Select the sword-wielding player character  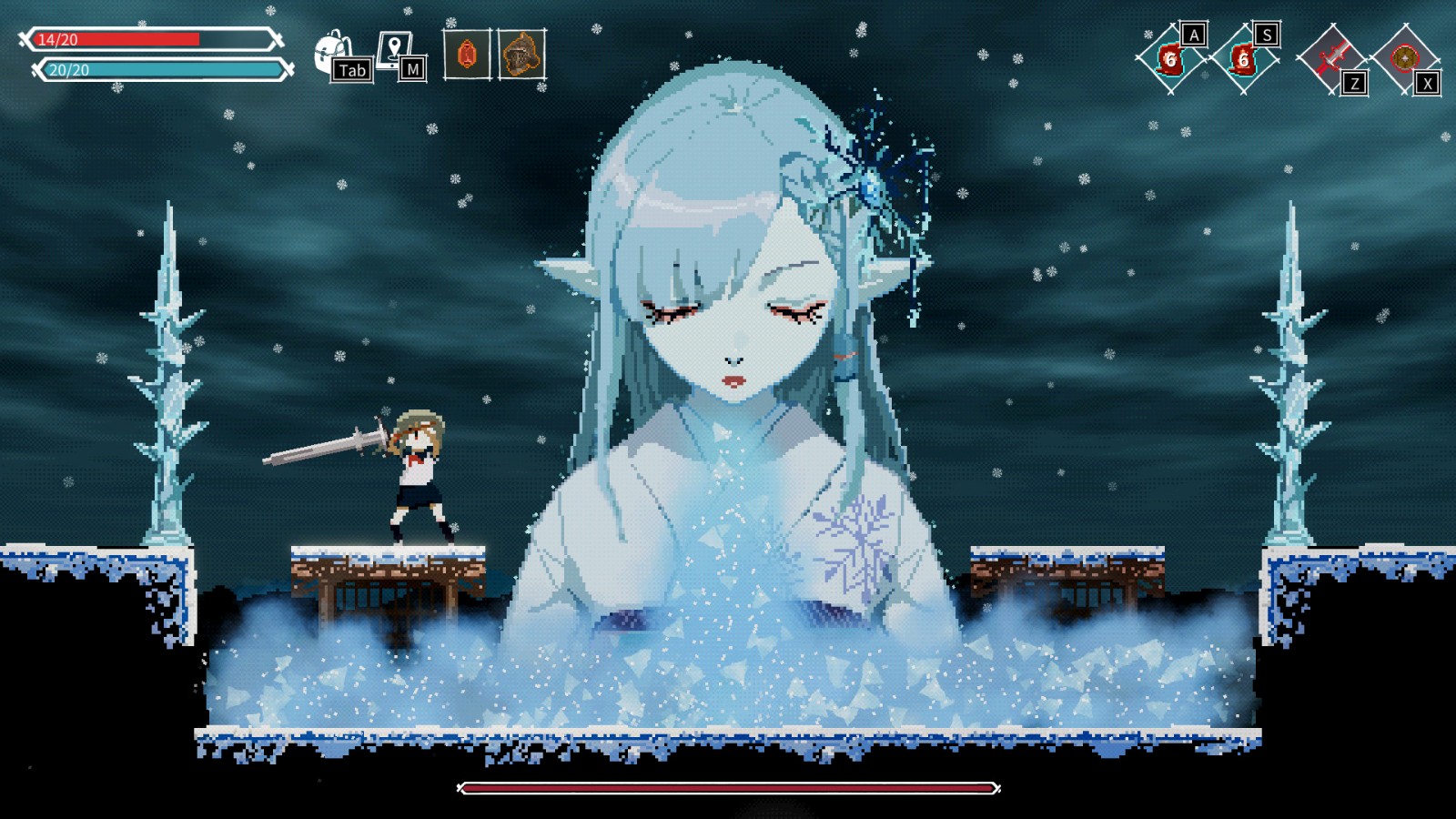[x=419, y=473]
